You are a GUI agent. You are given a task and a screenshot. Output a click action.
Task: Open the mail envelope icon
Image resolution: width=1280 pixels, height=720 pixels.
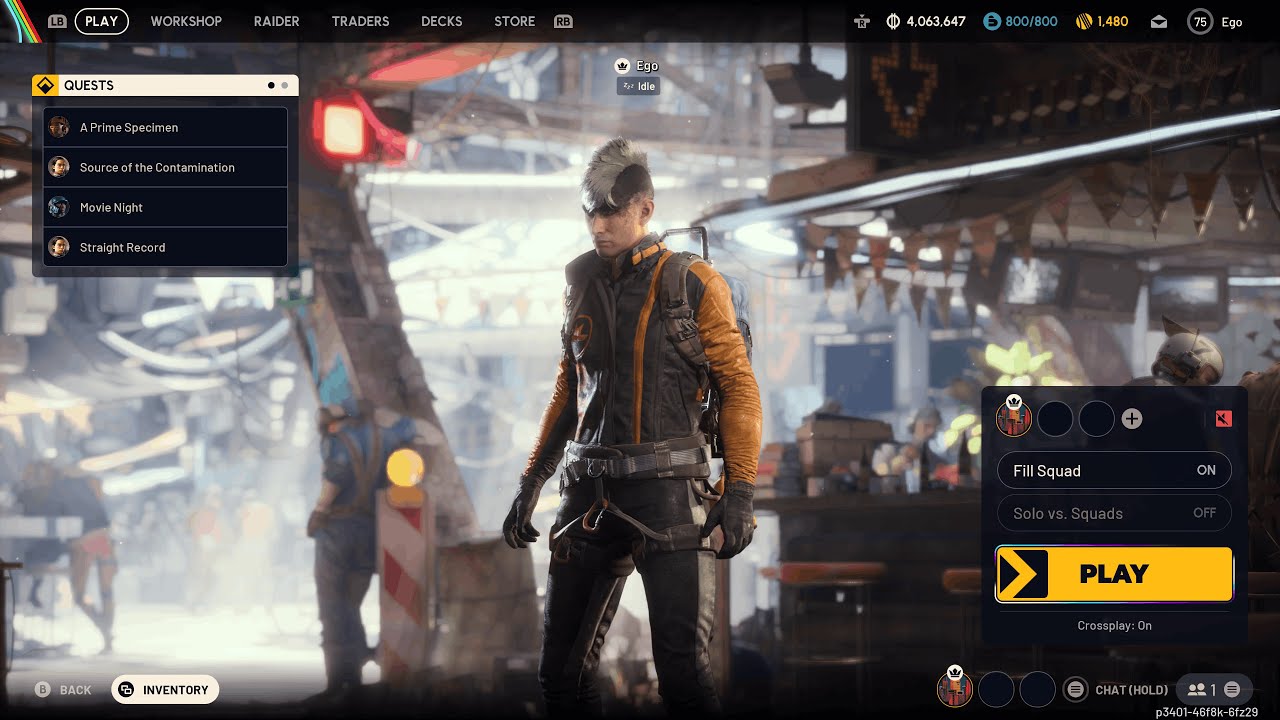pos(1158,21)
